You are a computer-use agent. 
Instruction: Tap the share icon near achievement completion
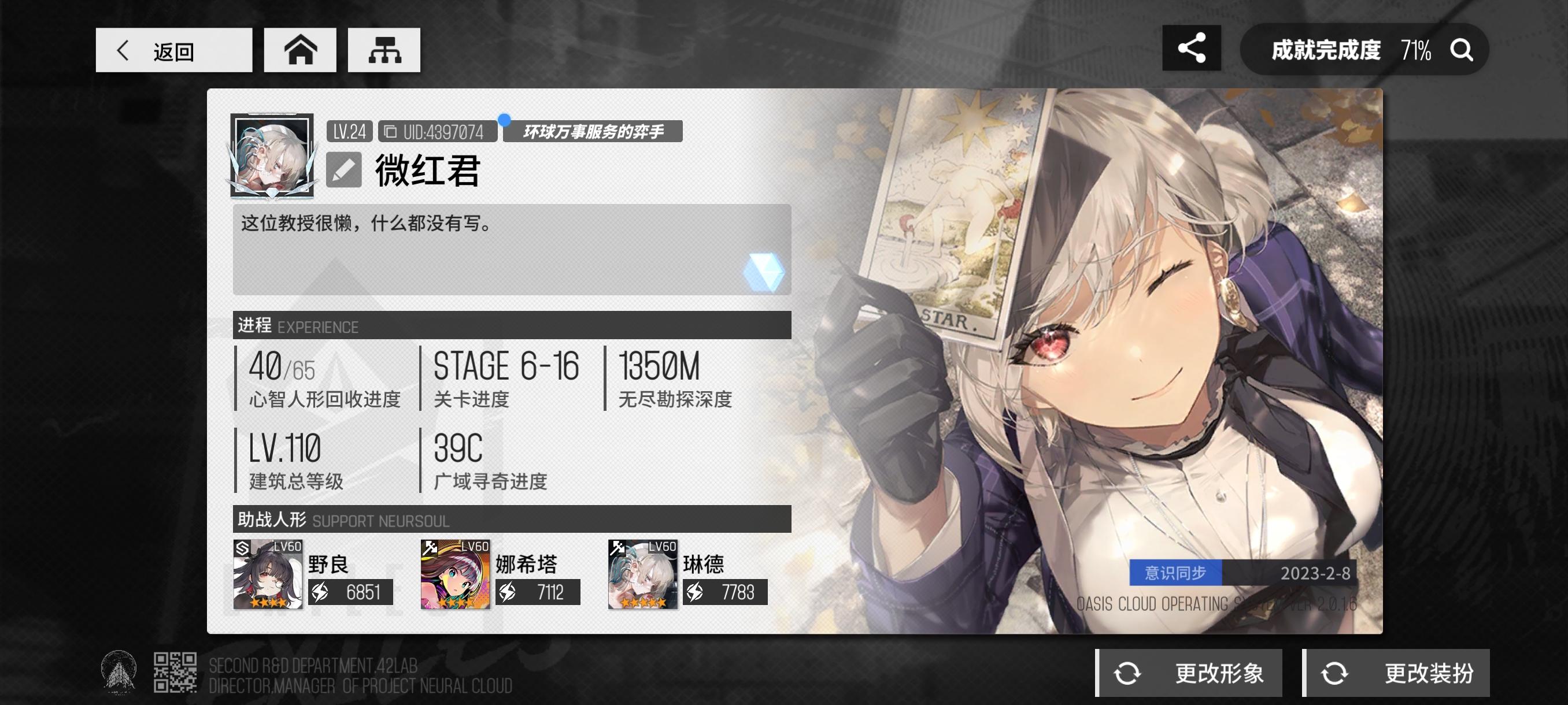pyautogui.click(x=1192, y=49)
